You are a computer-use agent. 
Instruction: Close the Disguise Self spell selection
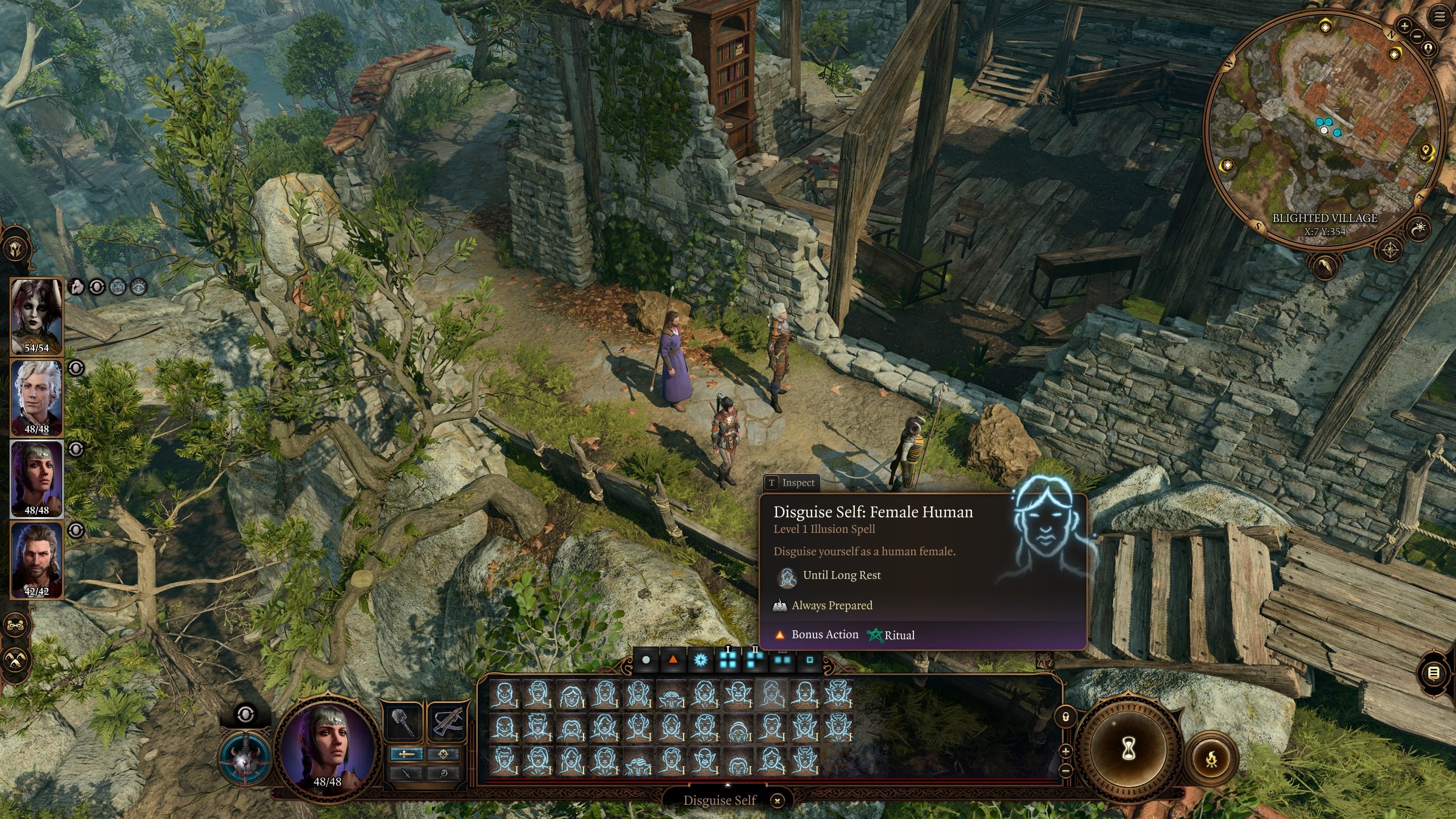tap(777, 801)
